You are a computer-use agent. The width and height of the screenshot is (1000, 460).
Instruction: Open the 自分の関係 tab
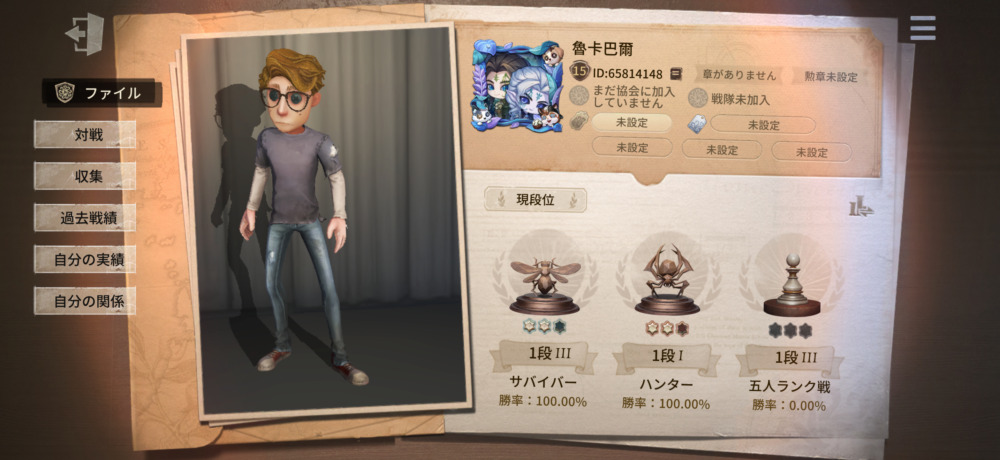86,300
